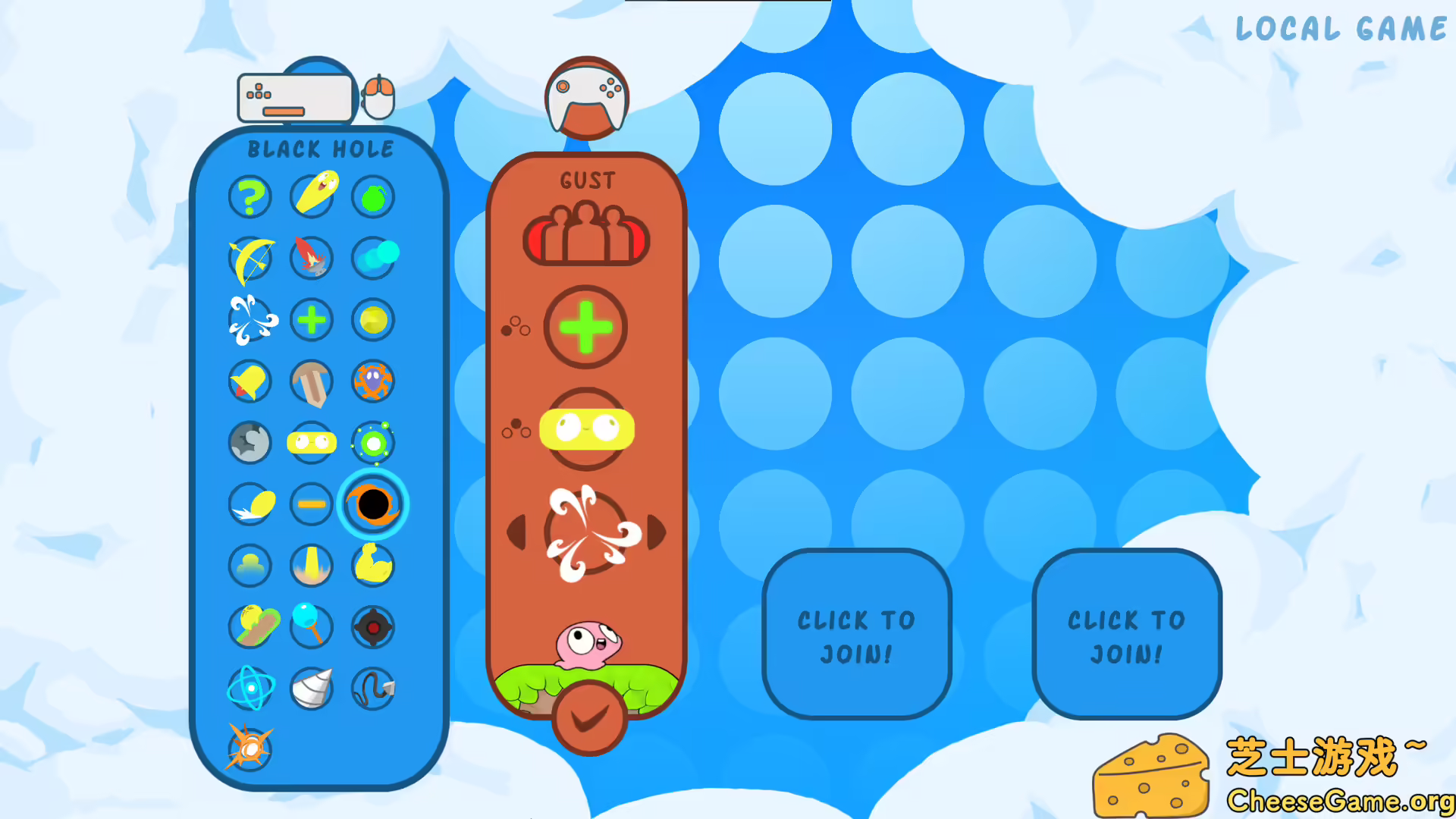Select the drill ability

312,690
